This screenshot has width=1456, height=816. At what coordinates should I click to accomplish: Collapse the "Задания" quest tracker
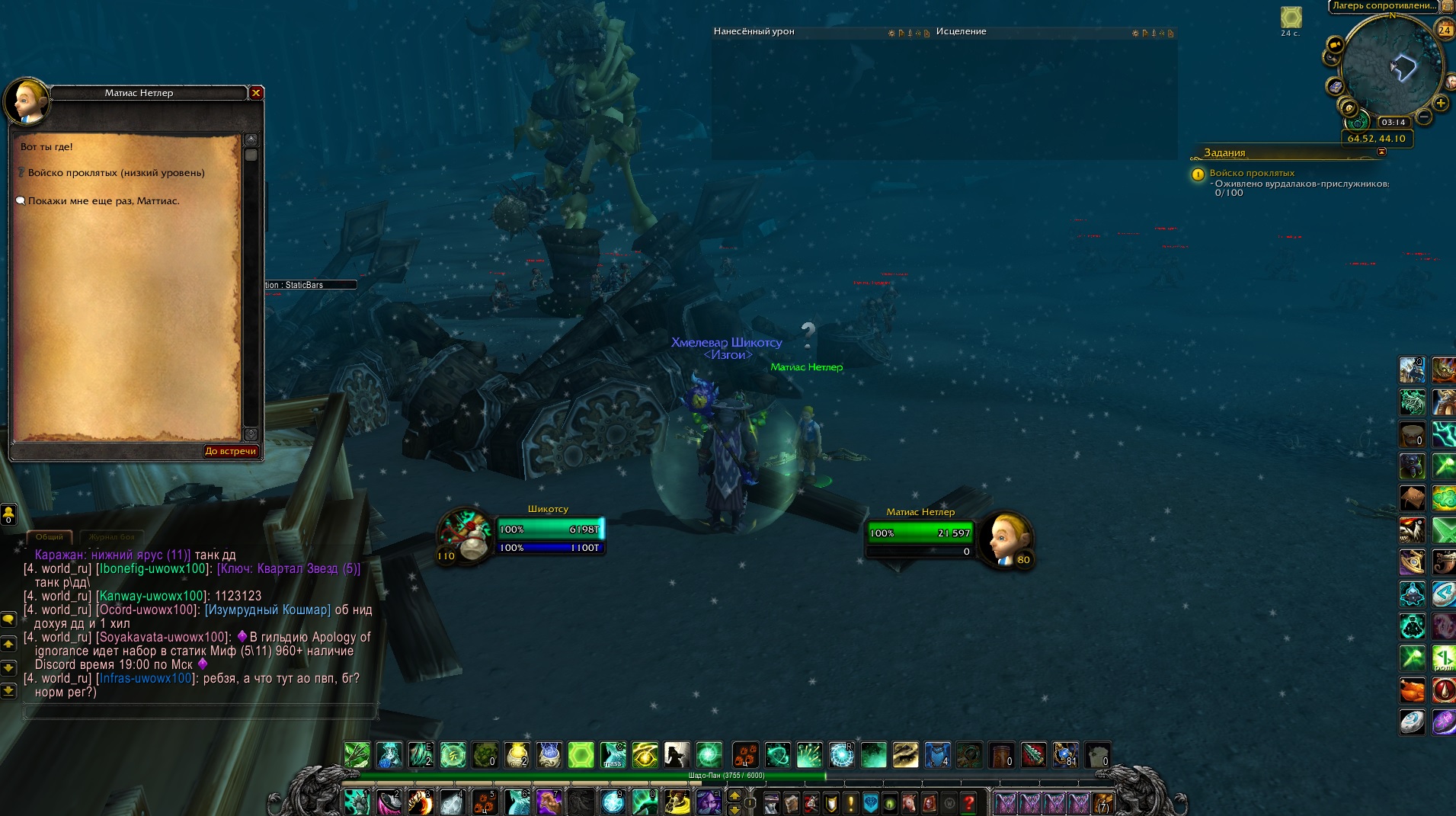[x=1381, y=152]
